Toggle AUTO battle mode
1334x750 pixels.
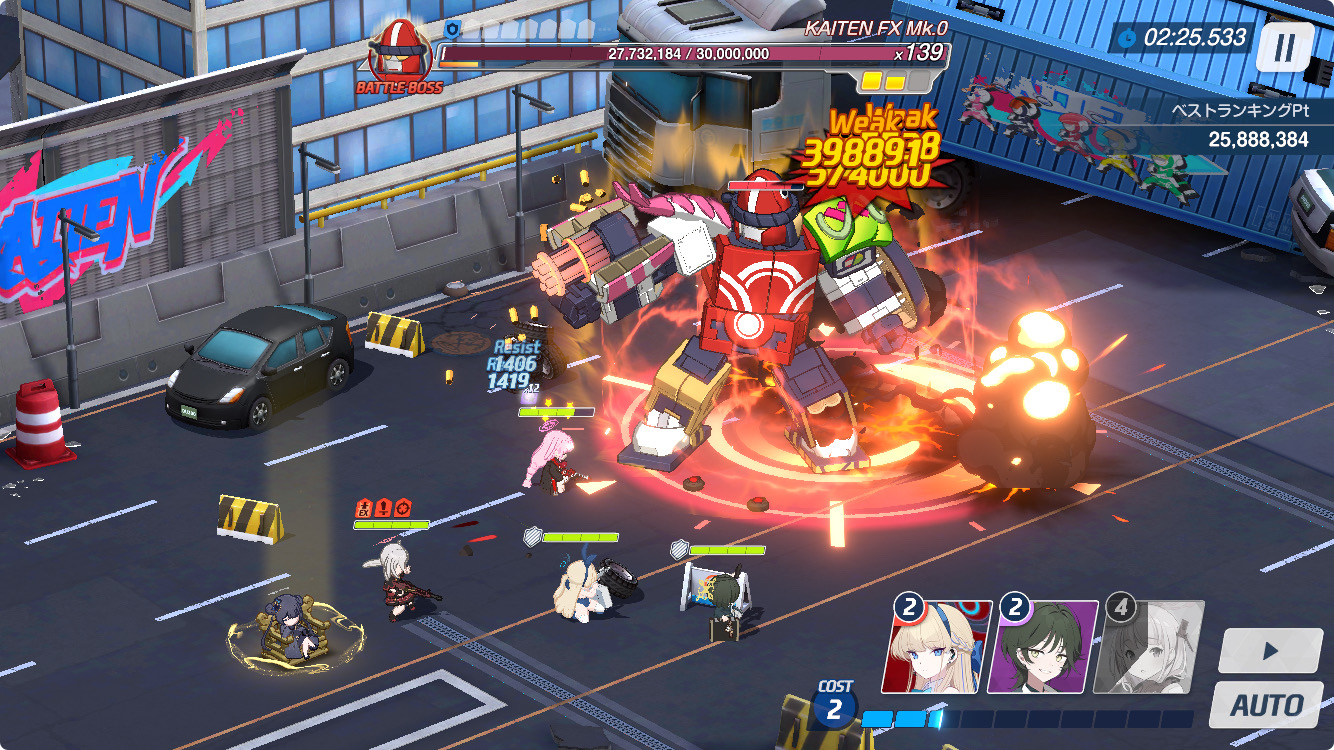tap(1266, 704)
